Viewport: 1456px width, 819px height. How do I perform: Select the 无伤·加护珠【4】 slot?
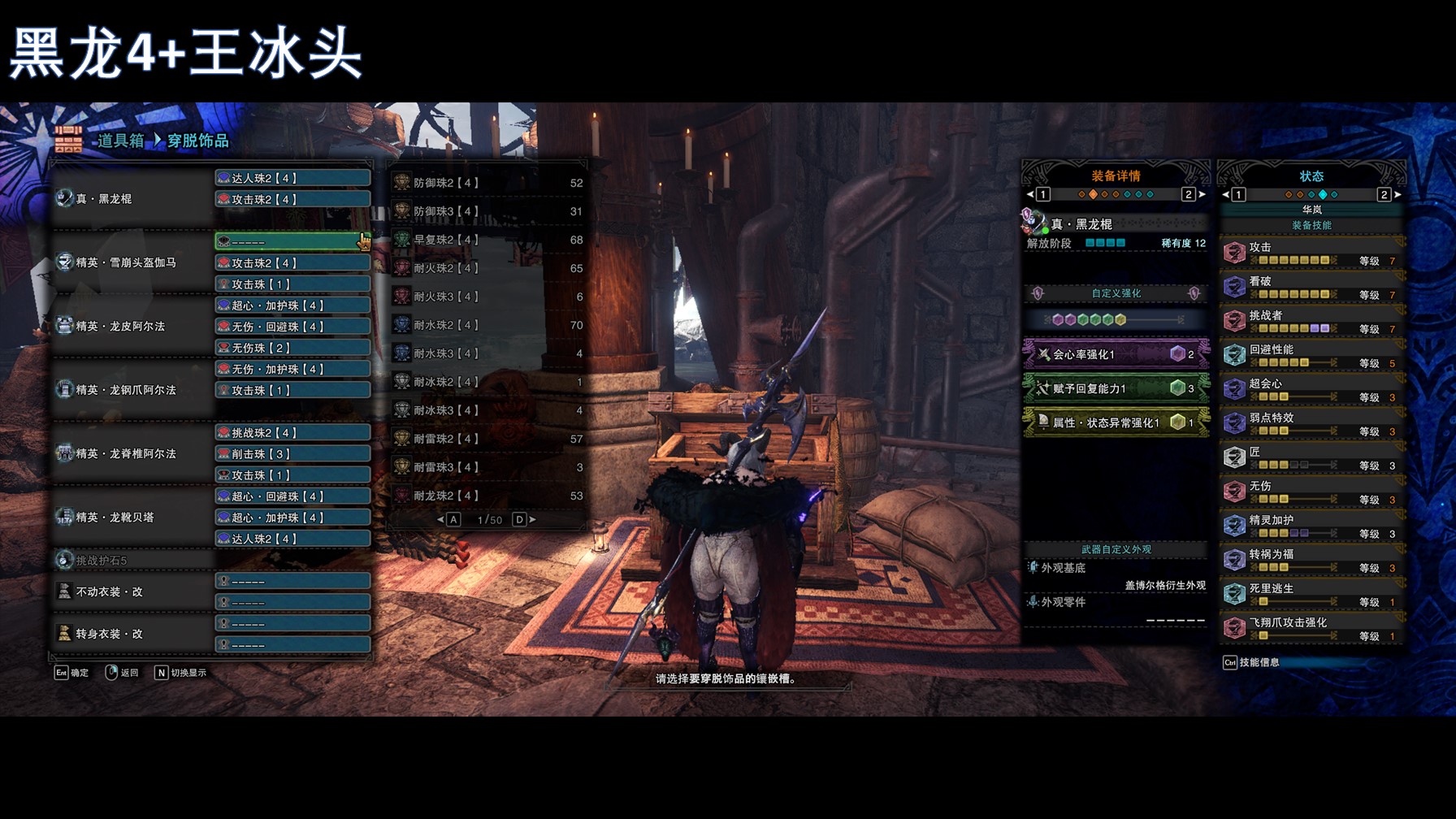(292, 369)
